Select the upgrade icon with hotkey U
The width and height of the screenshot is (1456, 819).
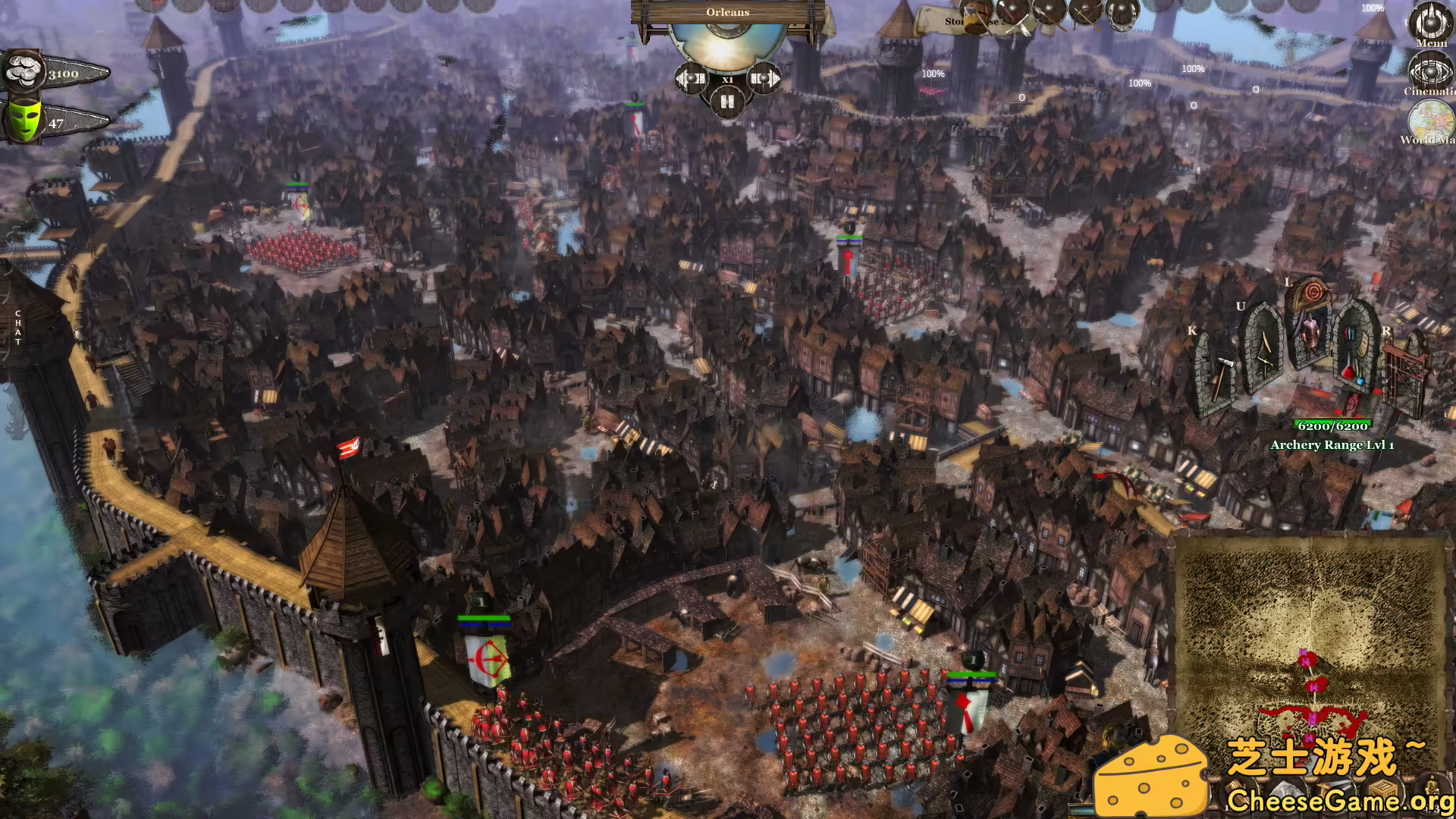tap(1263, 356)
